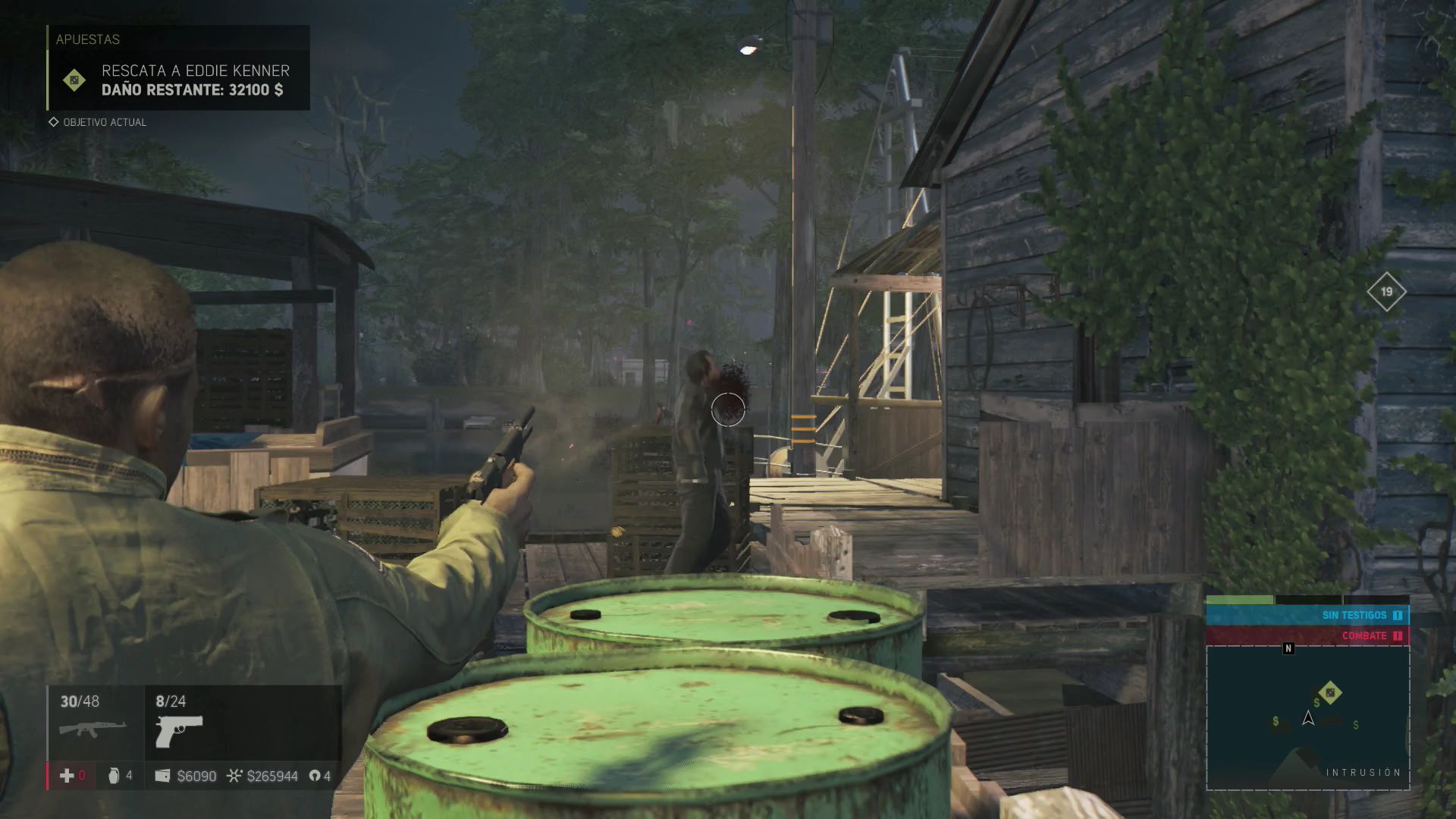Click the minimap panel
Screen dimensions: 1456x819
click(x=1307, y=717)
